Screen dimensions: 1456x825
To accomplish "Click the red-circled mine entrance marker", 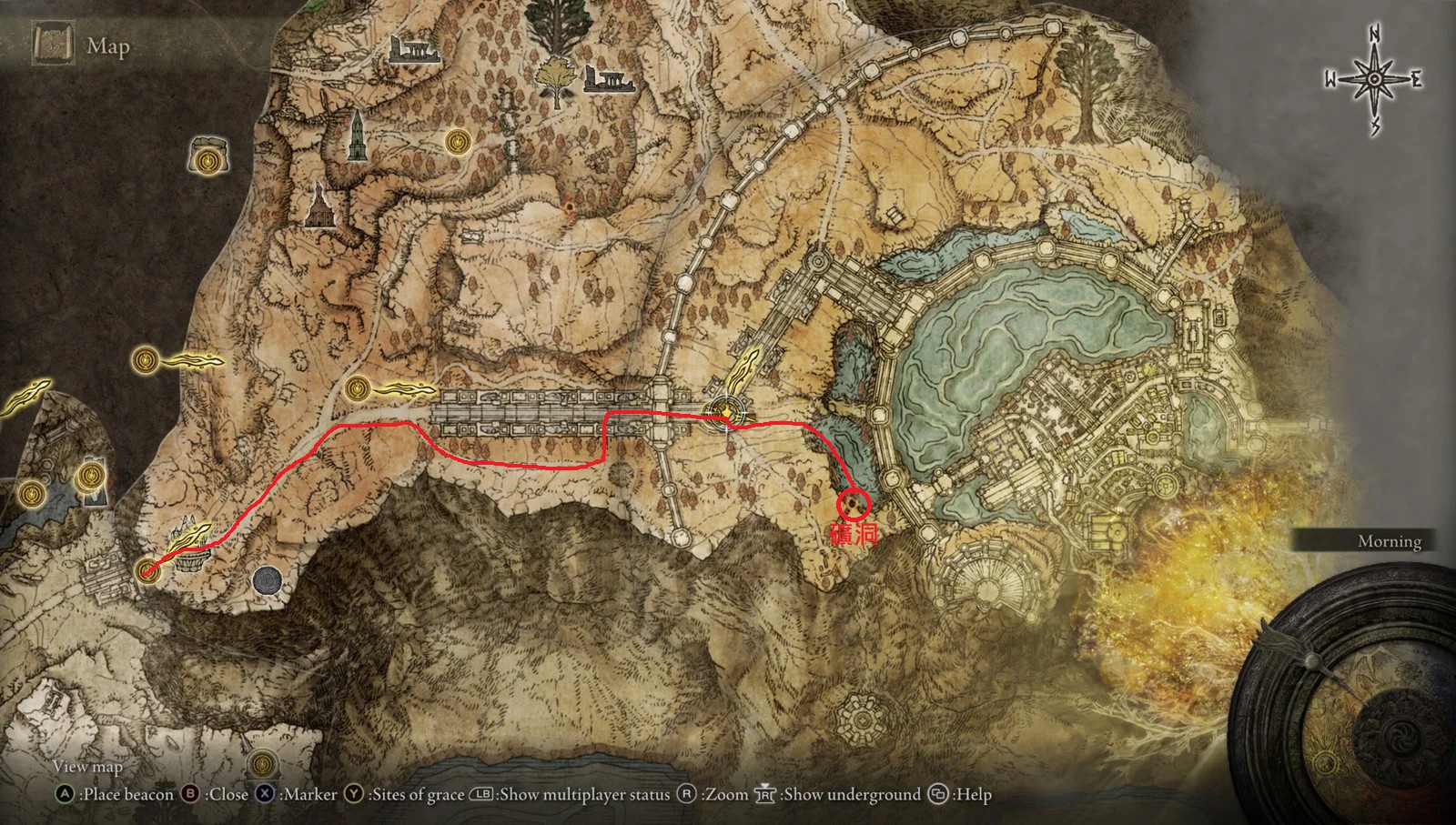I will pos(854,501).
